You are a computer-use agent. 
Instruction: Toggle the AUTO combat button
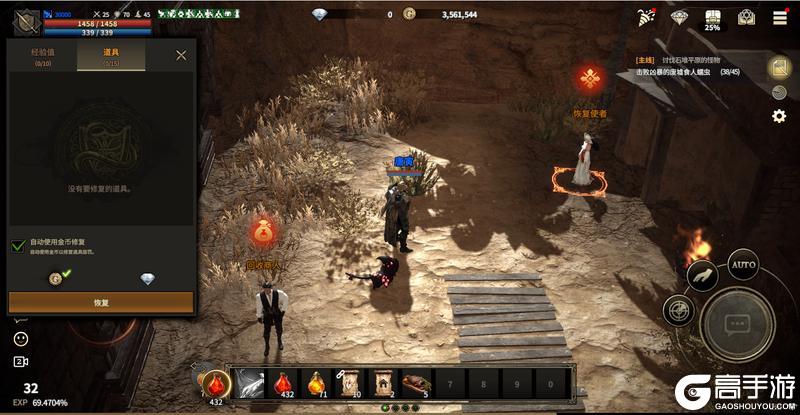(x=742, y=266)
